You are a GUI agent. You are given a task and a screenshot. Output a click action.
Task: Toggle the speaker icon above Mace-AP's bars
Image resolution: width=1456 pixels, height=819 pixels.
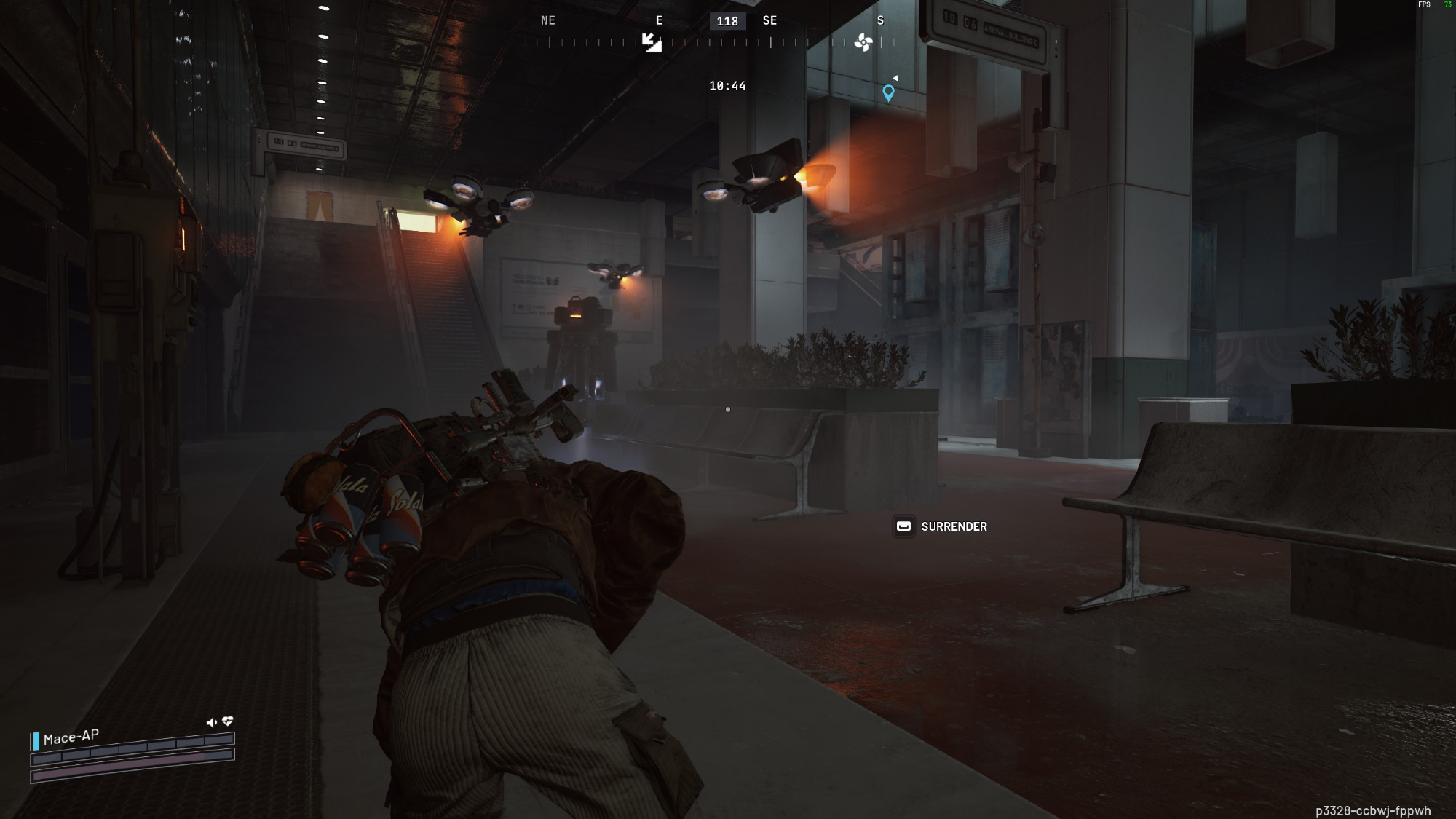[211, 722]
